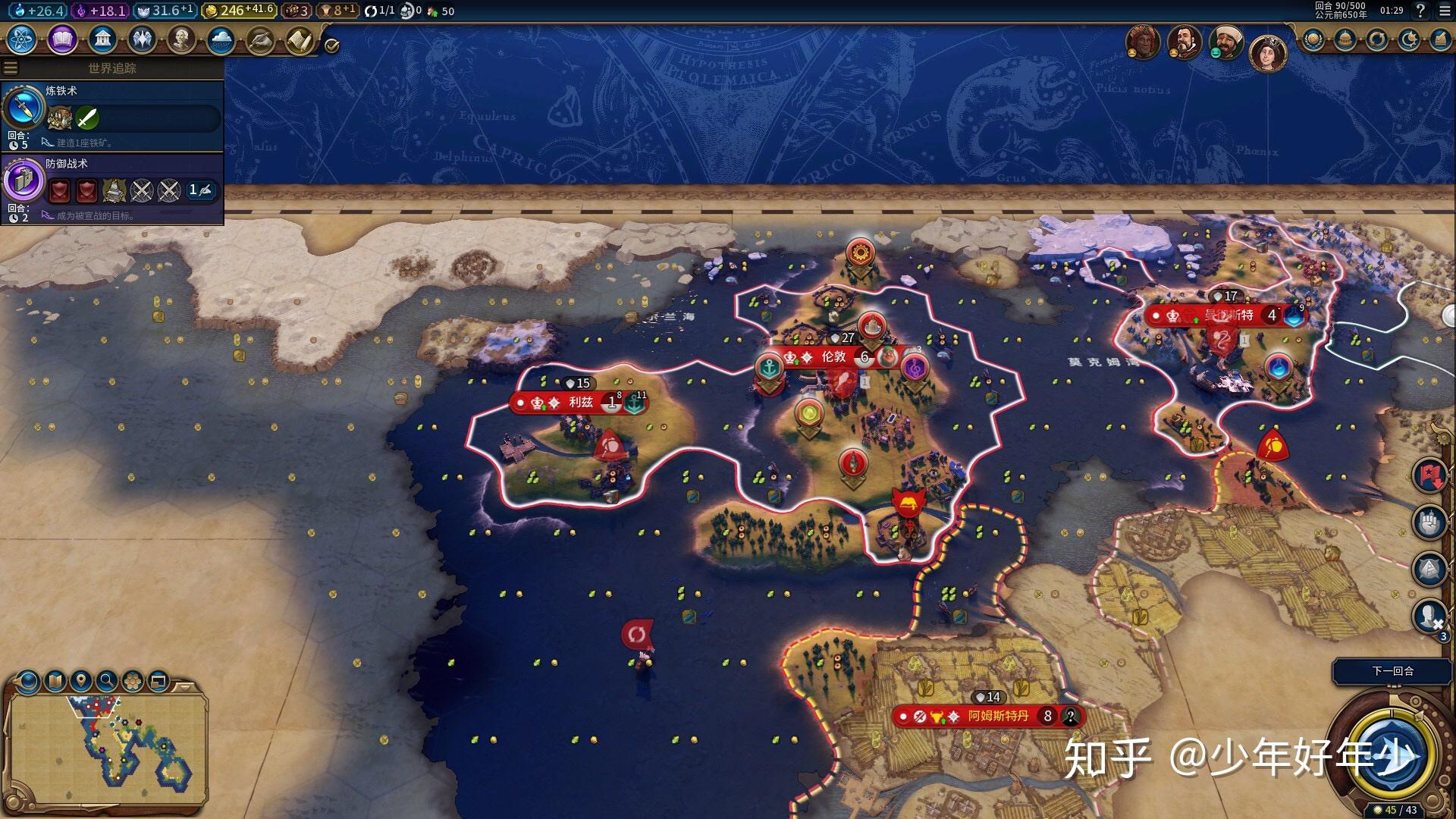Open the government screen building icon
1456x819 pixels.
[x=102, y=39]
